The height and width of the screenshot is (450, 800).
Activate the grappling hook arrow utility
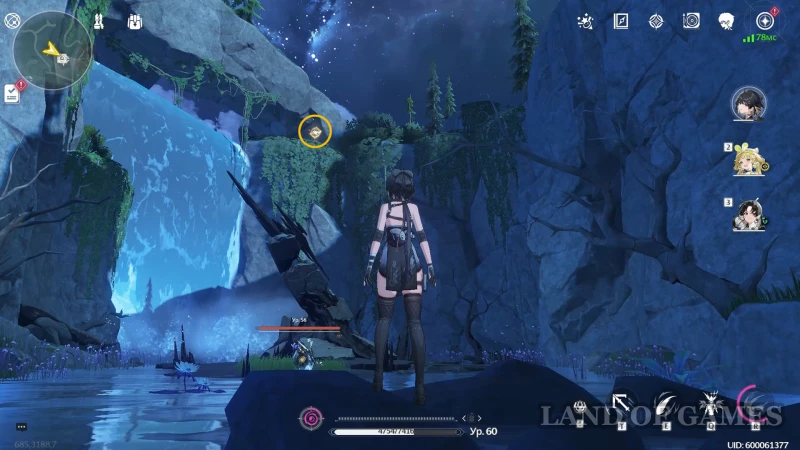(x=621, y=405)
